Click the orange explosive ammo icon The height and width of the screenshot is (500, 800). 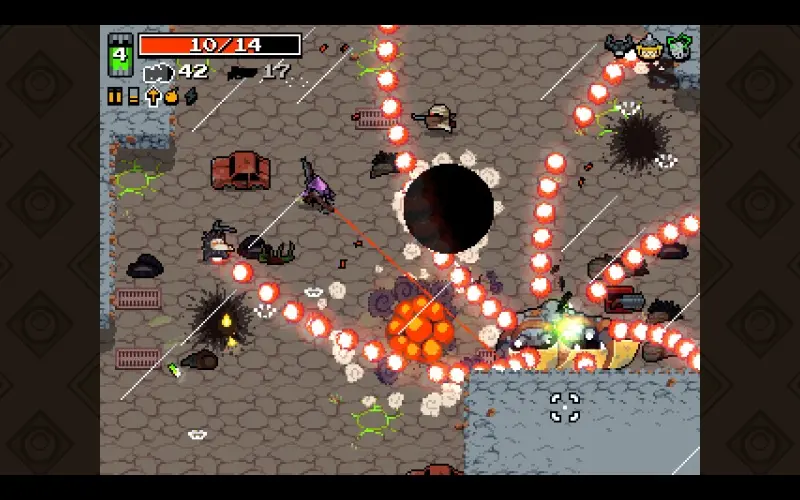(171, 96)
